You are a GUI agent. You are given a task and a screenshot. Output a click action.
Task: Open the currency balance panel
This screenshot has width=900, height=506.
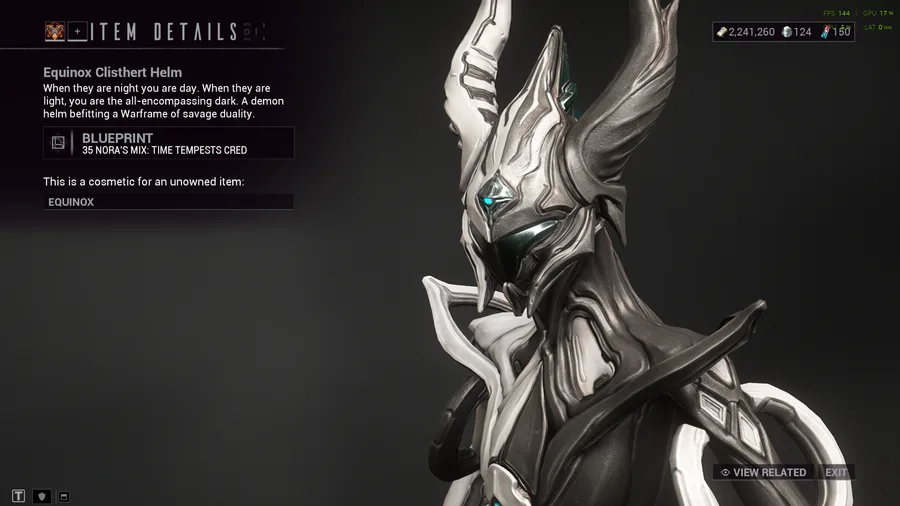[783, 32]
